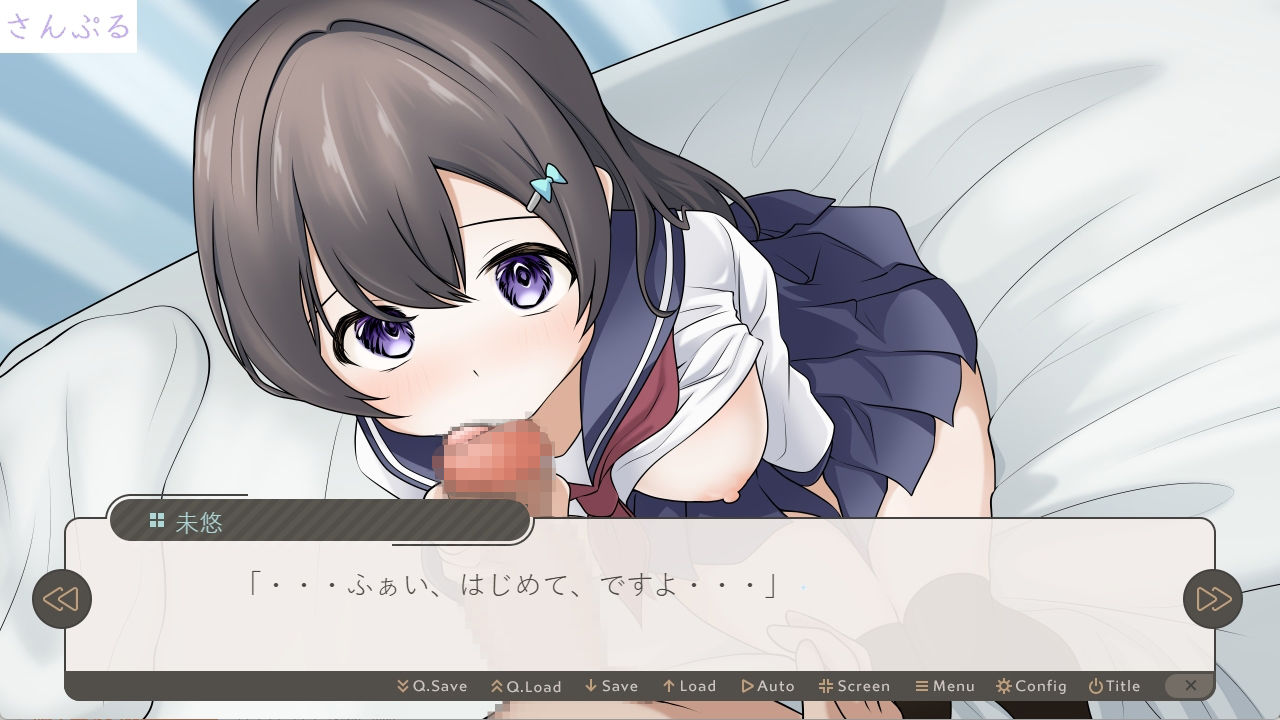Click the Screen display icon

[826, 686]
